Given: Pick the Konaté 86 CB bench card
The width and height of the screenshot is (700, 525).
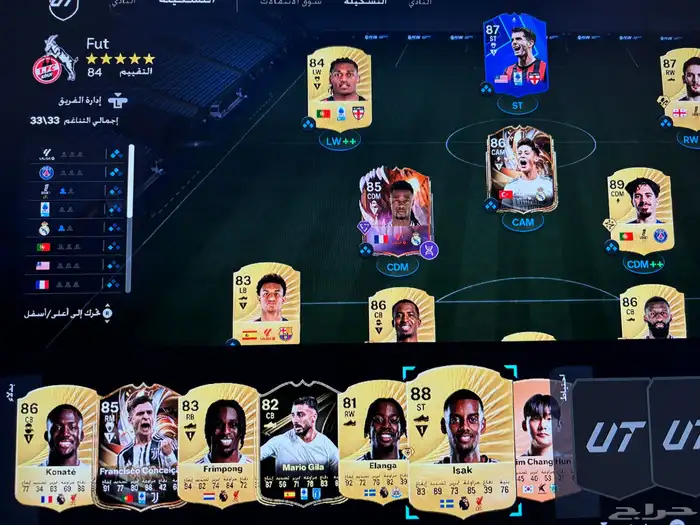Looking at the screenshot, I should point(57,447).
